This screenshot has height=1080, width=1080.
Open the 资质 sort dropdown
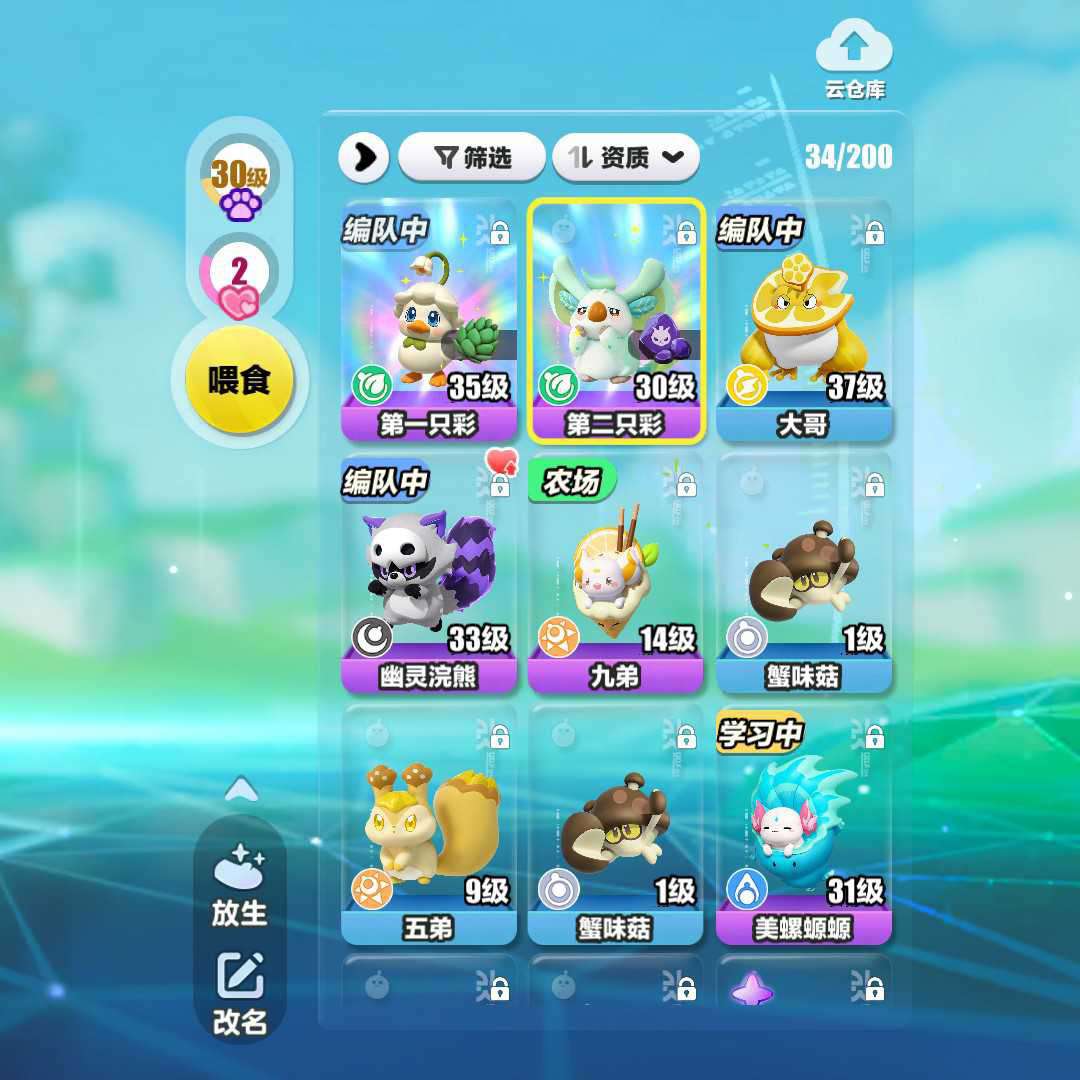pos(625,157)
